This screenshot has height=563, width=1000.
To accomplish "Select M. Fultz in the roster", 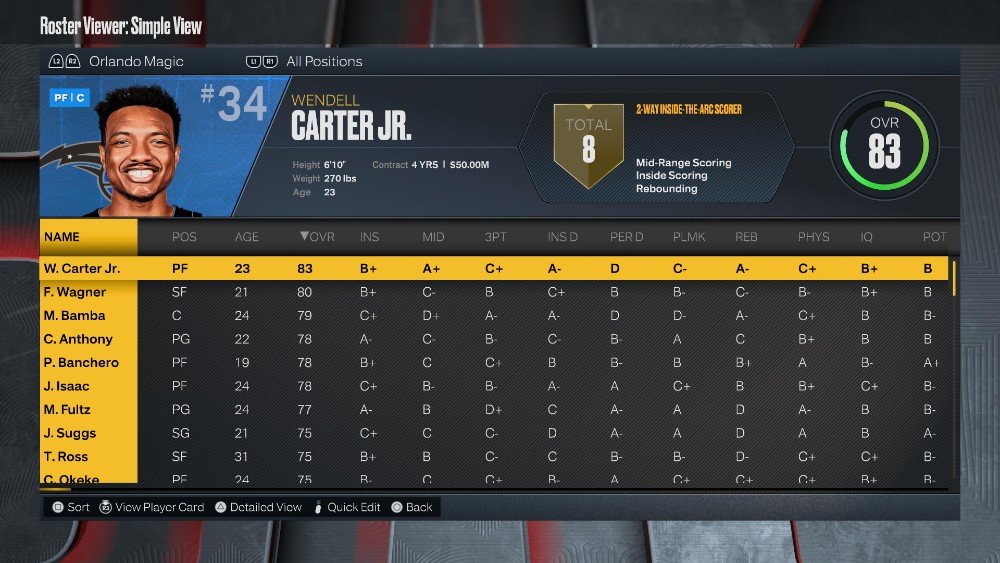I will tap(67, 410).
